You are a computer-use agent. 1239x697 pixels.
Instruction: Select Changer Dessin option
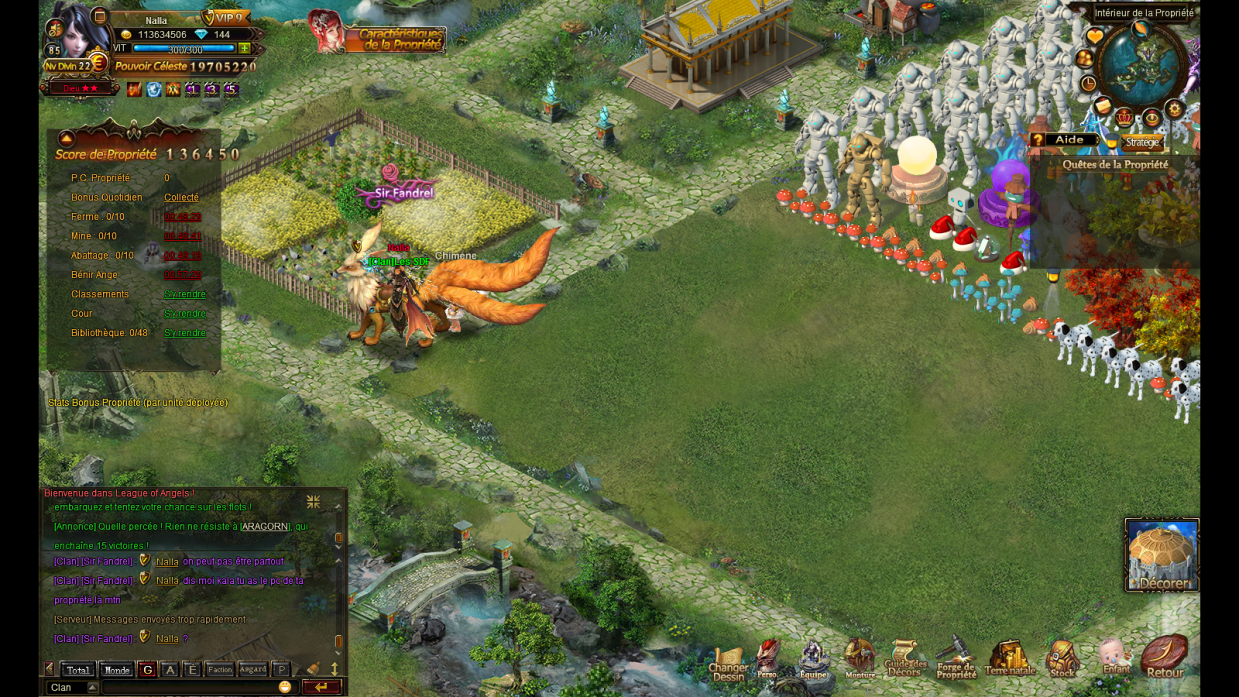(x=728, y=663)
